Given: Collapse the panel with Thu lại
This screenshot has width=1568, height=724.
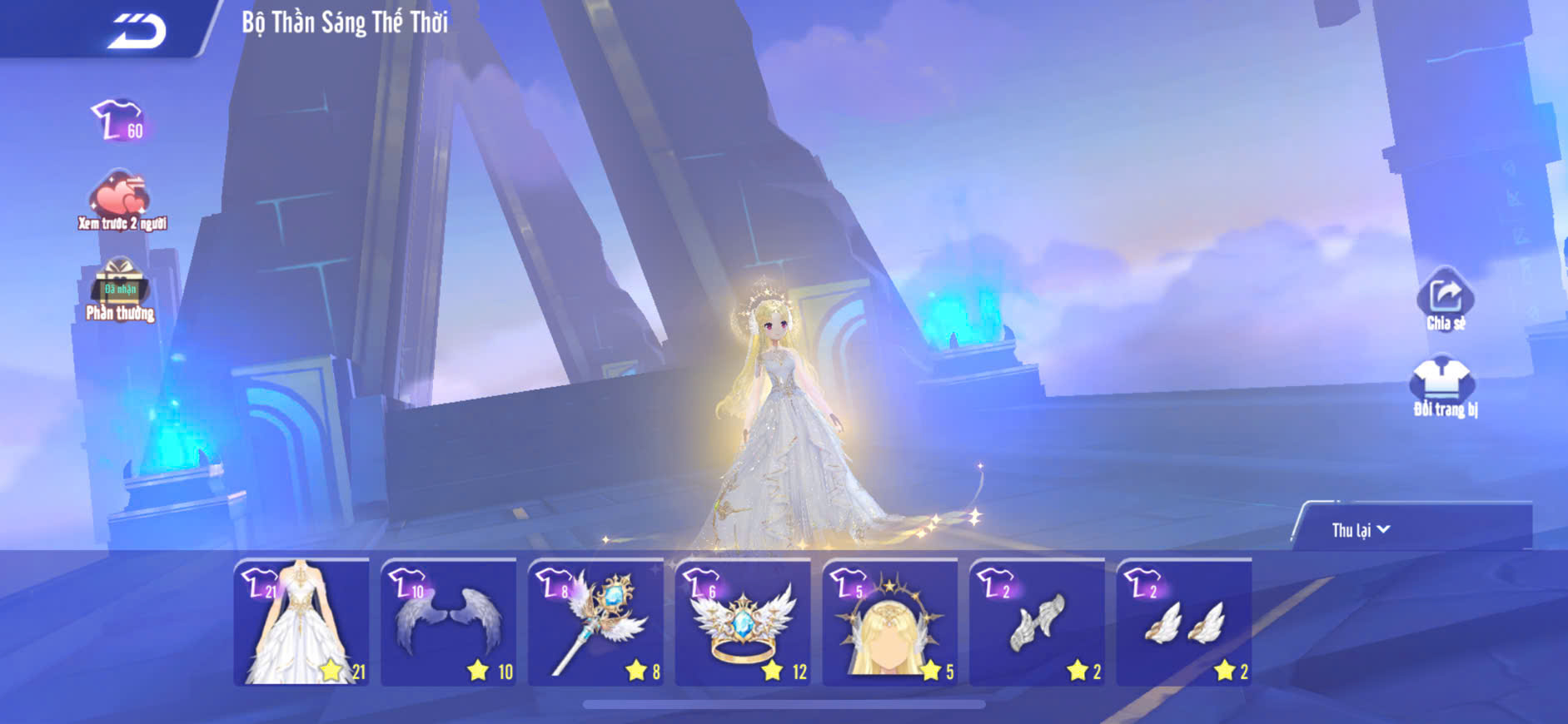Looking at the screenshot, I should click(1360, 530).
